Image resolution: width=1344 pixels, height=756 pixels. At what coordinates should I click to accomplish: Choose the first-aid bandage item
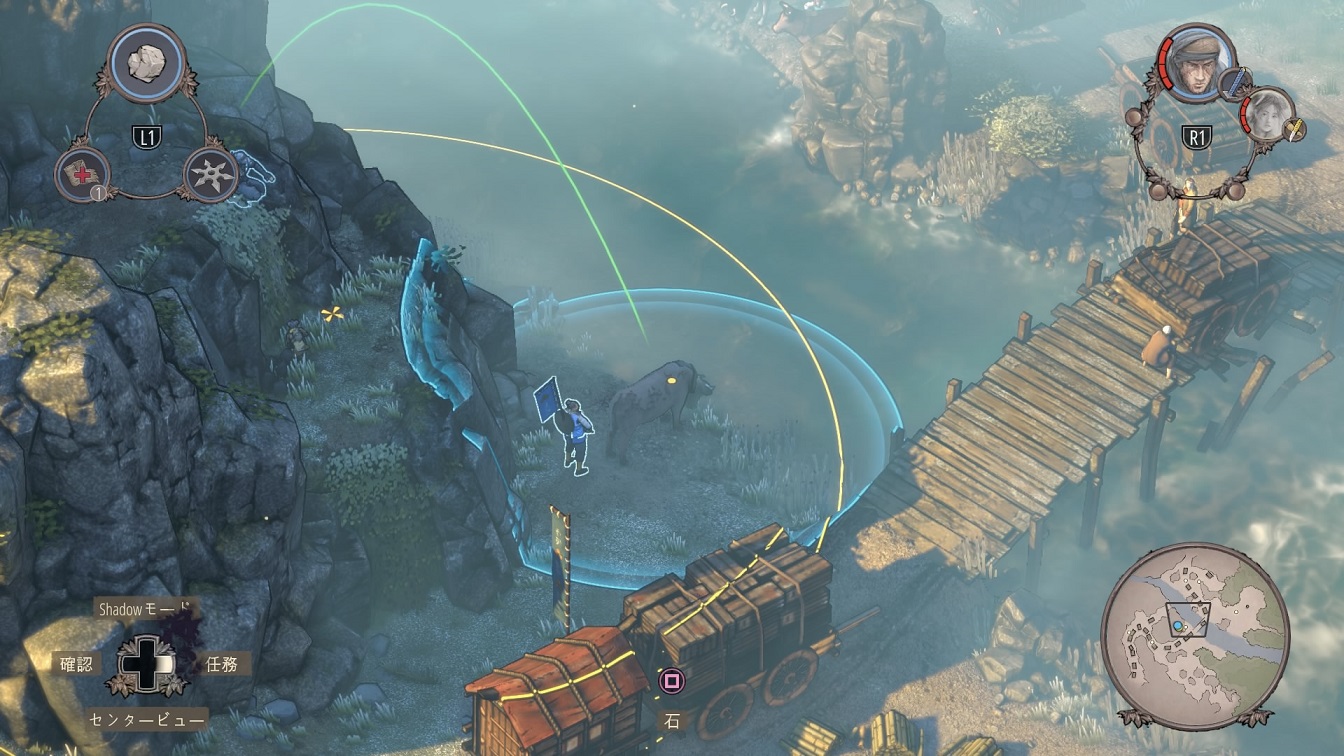coord(82,175)
